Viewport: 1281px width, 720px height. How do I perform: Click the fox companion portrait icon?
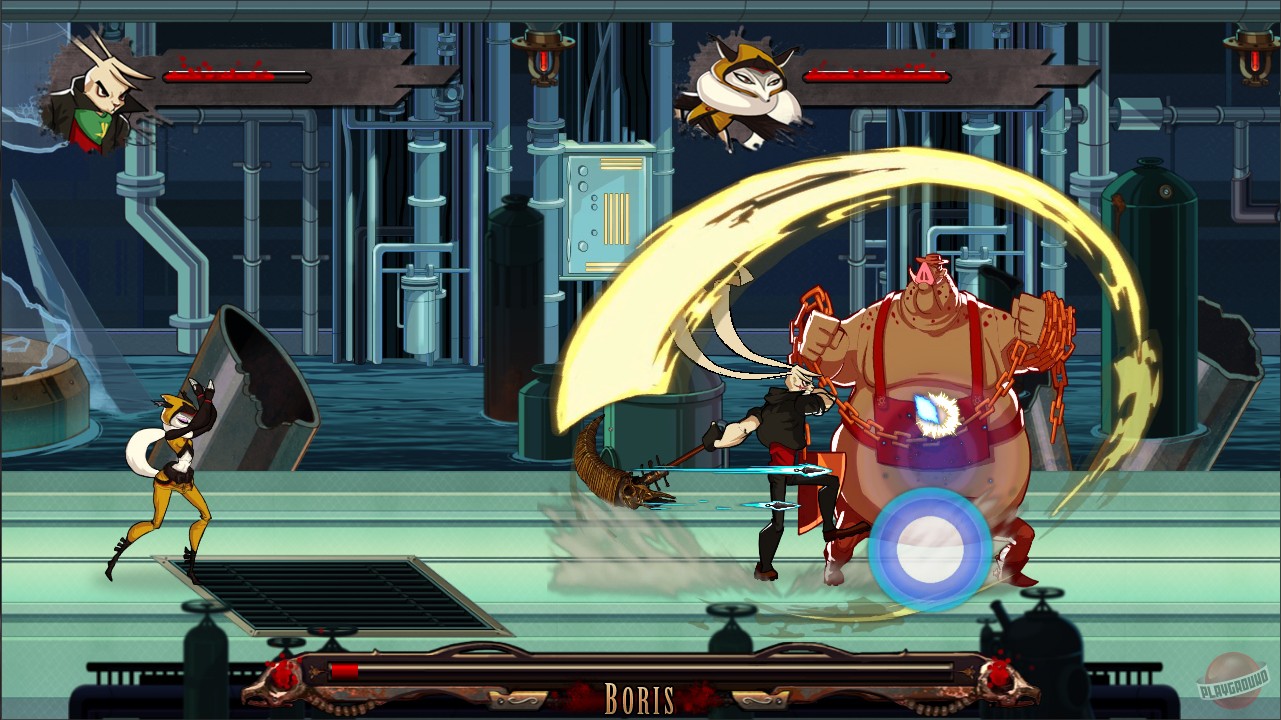740,85
